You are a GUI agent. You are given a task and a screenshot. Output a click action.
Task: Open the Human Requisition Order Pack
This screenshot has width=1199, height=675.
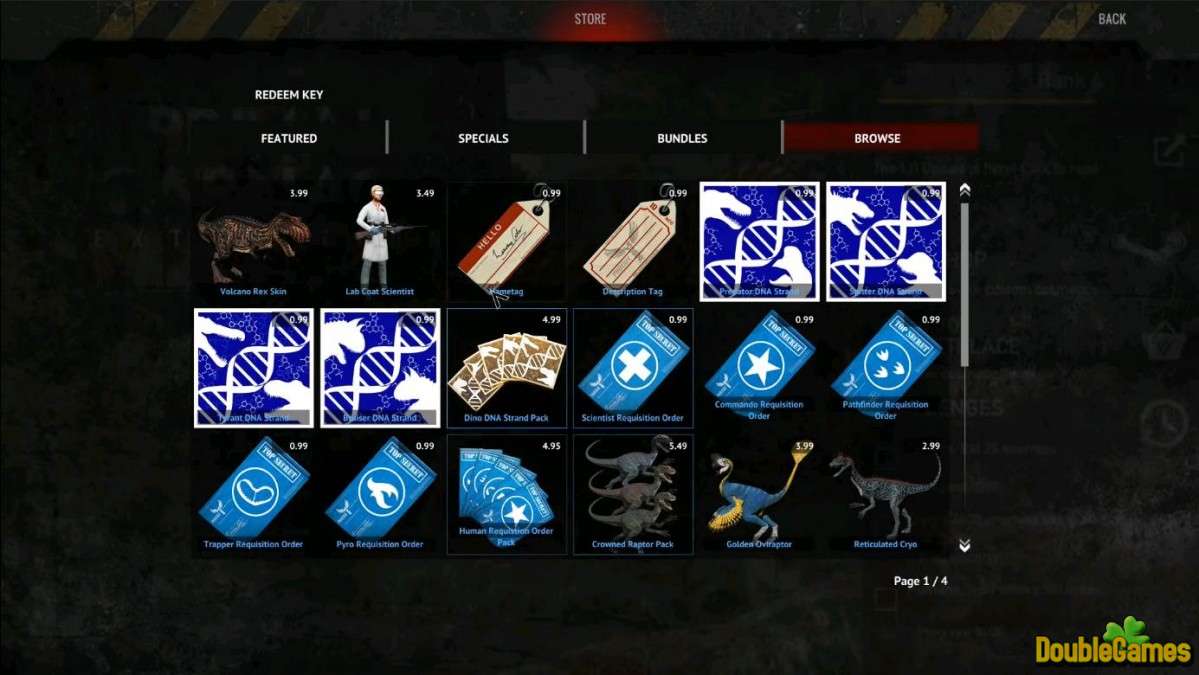507,494
